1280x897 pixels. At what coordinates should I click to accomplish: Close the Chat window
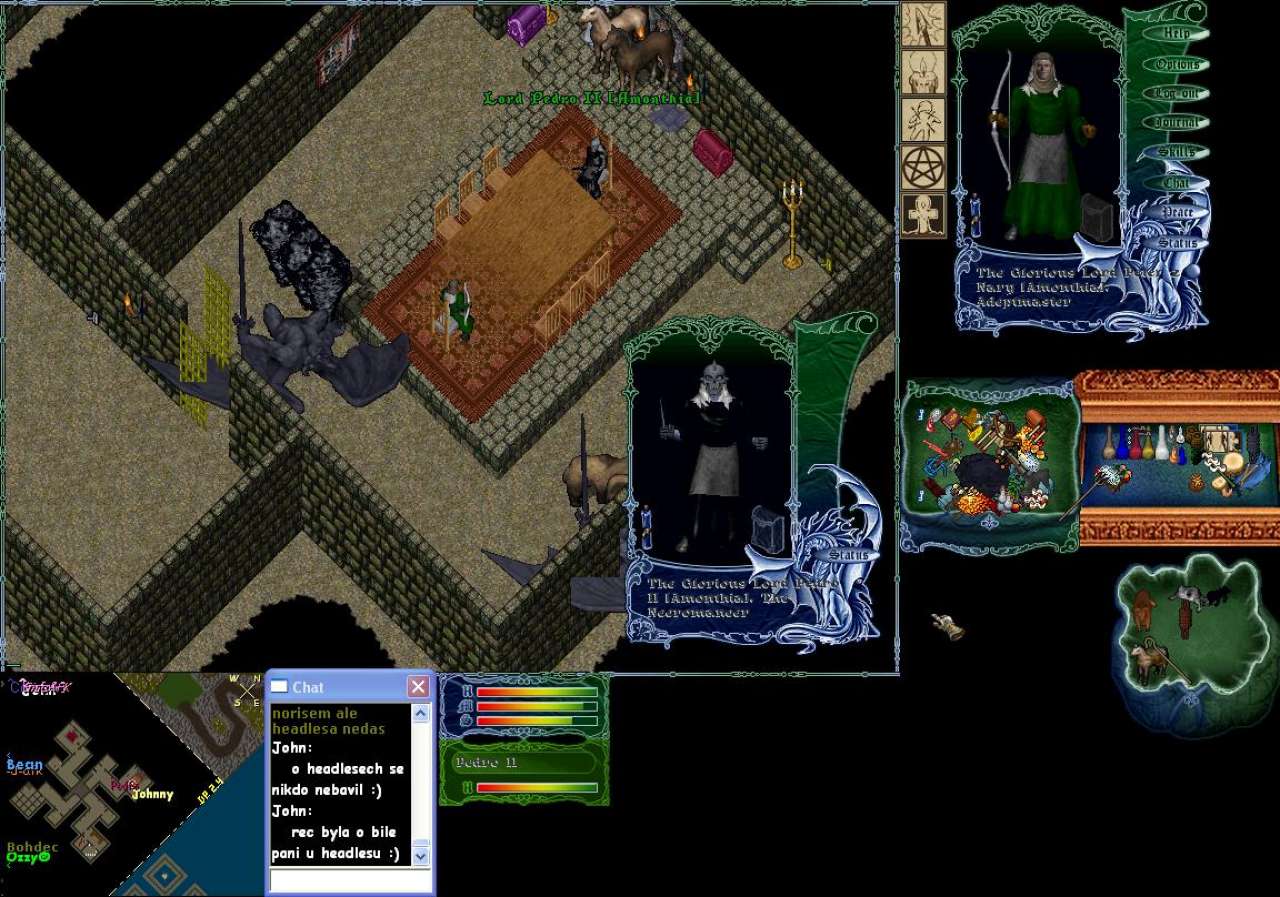[418, 687]
